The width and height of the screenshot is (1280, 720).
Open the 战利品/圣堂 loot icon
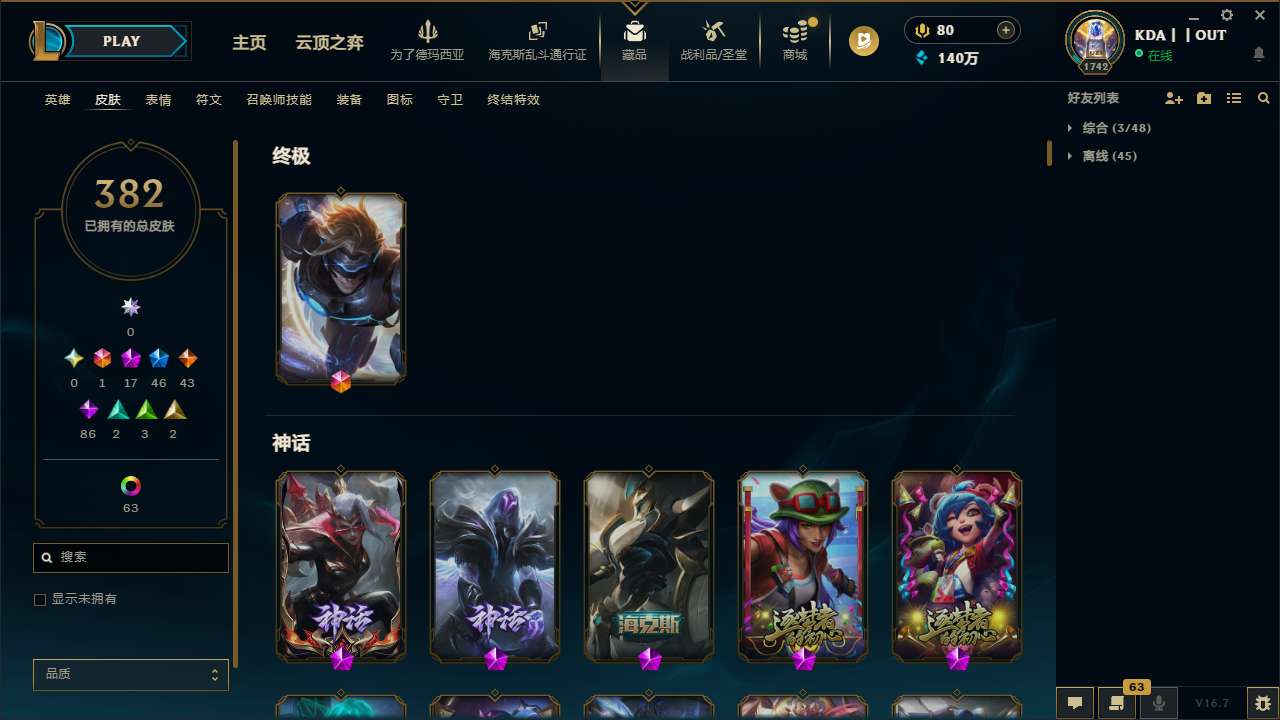[713, 32]
